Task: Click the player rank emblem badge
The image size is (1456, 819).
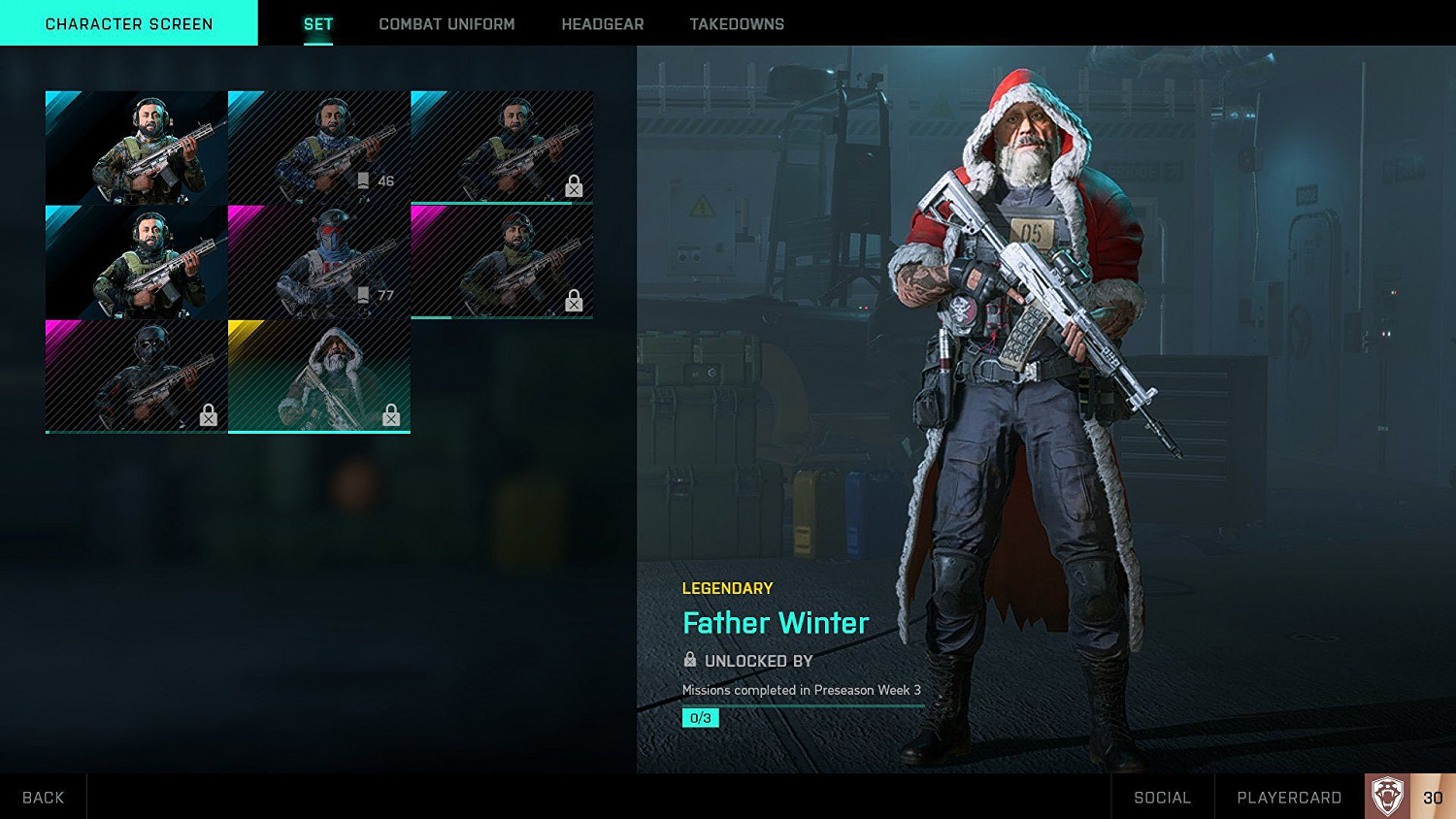Action: coord(1387,797)
